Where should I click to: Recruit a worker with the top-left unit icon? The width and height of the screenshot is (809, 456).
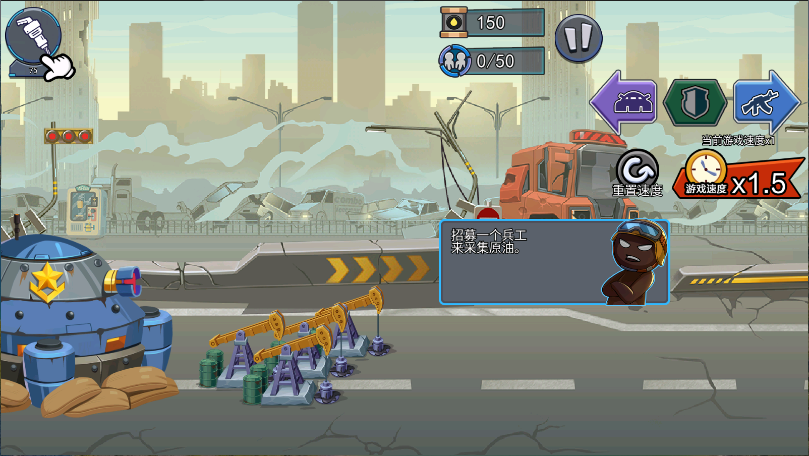[x=31, y=39]
